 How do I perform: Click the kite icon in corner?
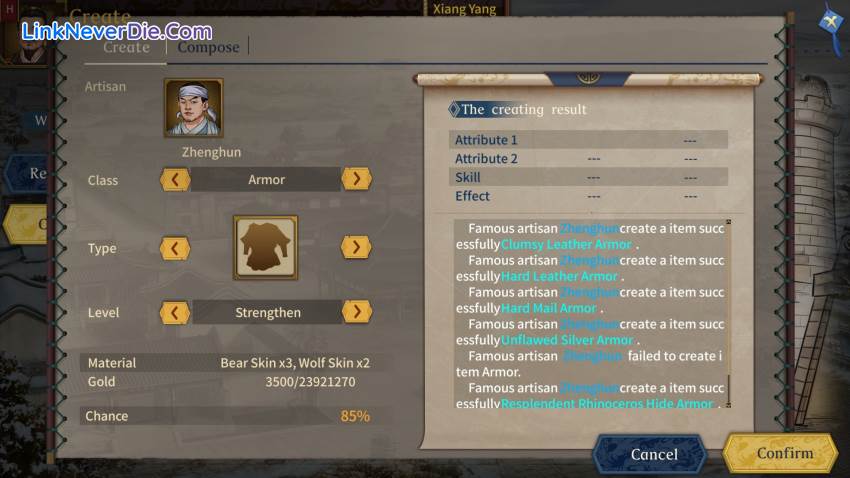(x=830, y=20)
